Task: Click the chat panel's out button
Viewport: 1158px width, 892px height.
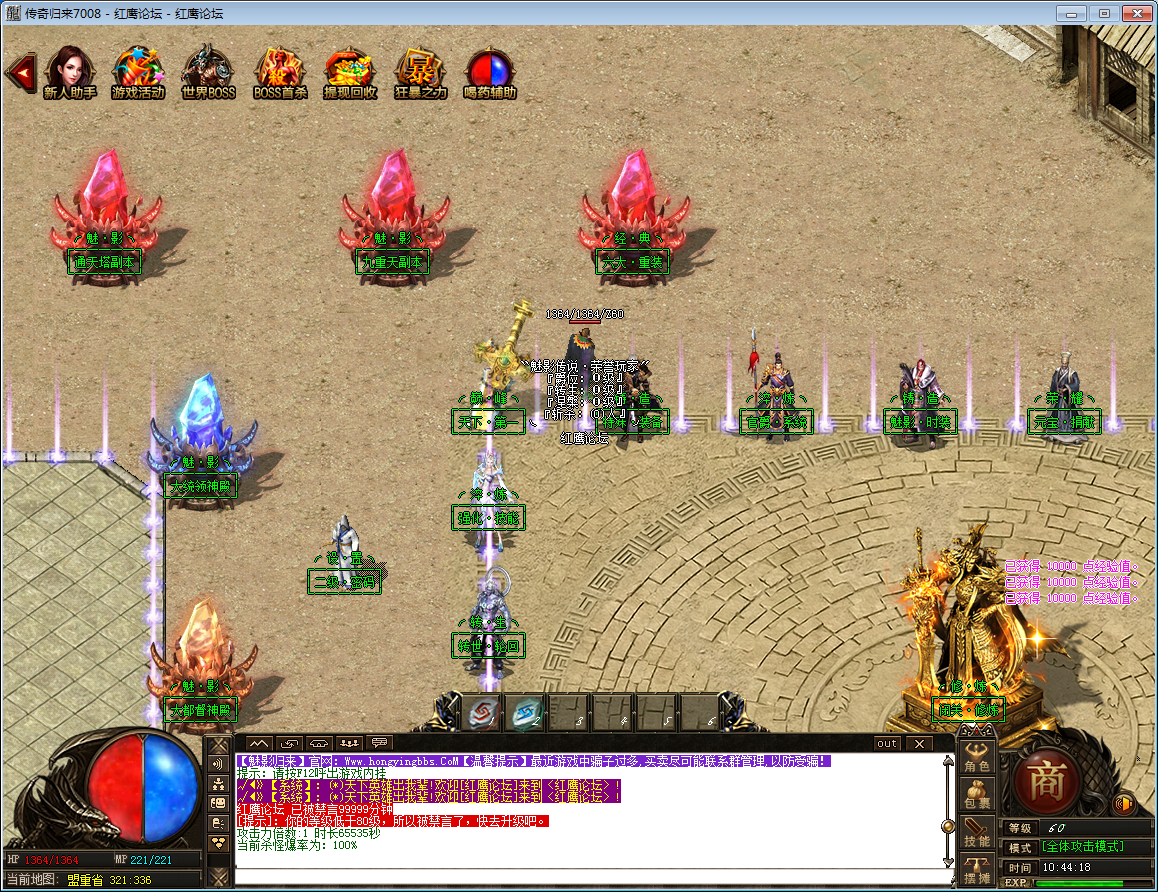Action: click(x=886, y=743)
